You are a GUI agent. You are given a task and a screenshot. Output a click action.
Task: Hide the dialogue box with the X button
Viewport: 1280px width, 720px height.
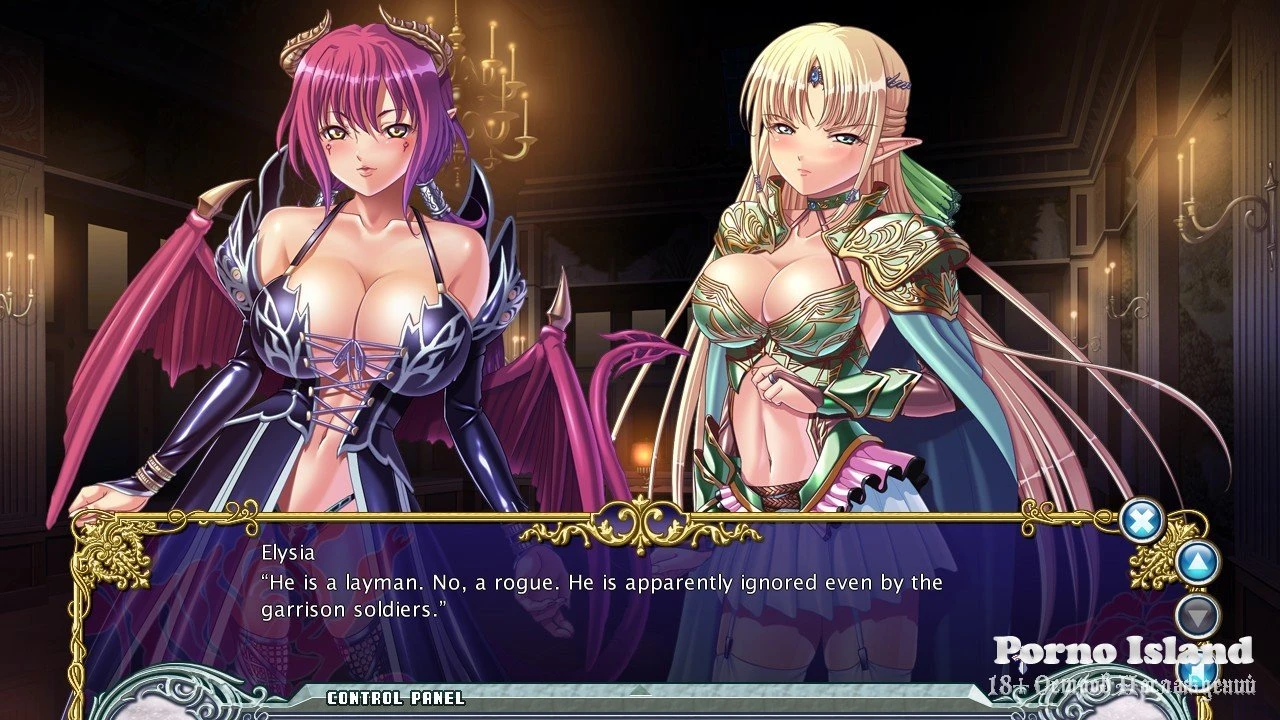point(1141,521)
